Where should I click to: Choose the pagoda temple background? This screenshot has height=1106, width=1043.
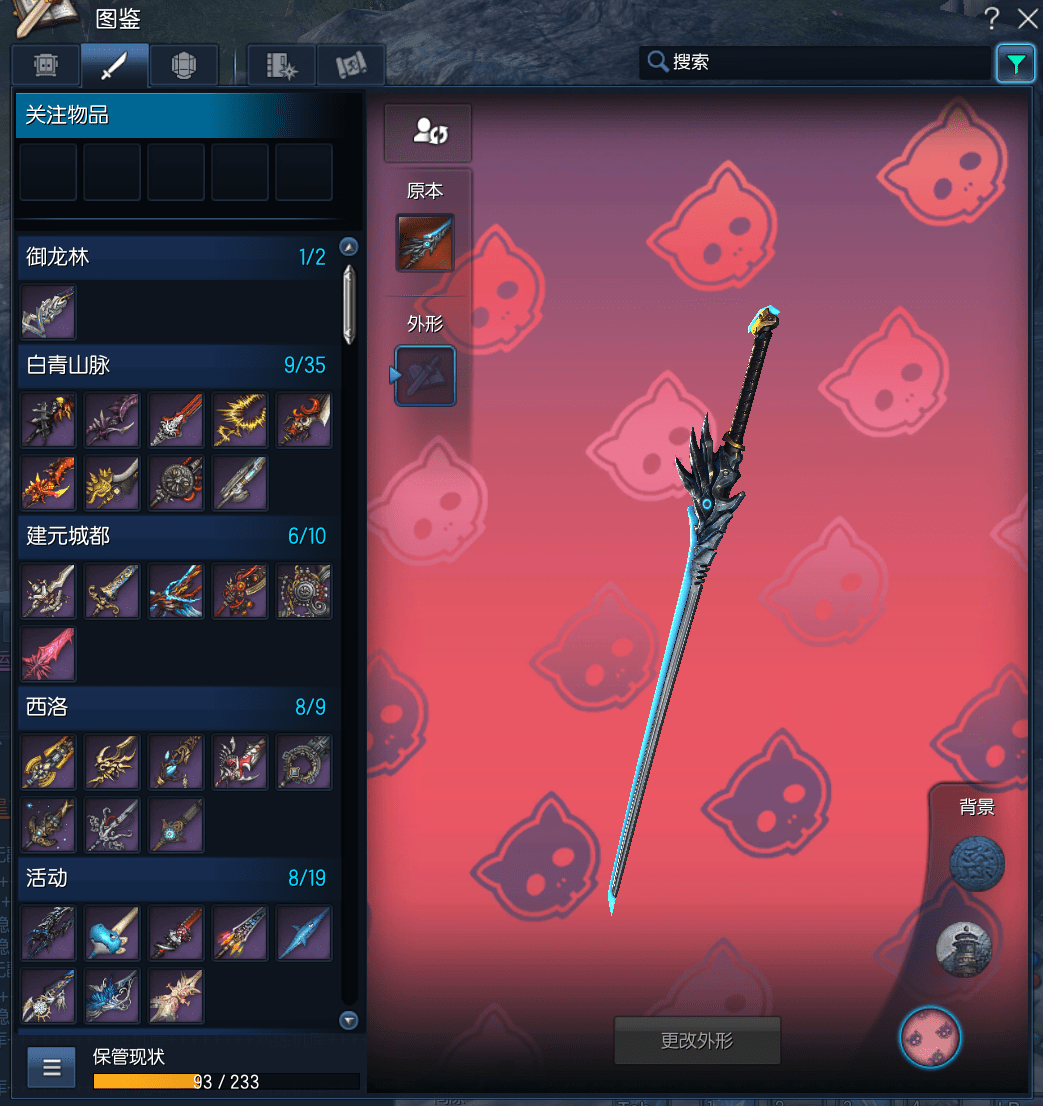pos(964,949)
